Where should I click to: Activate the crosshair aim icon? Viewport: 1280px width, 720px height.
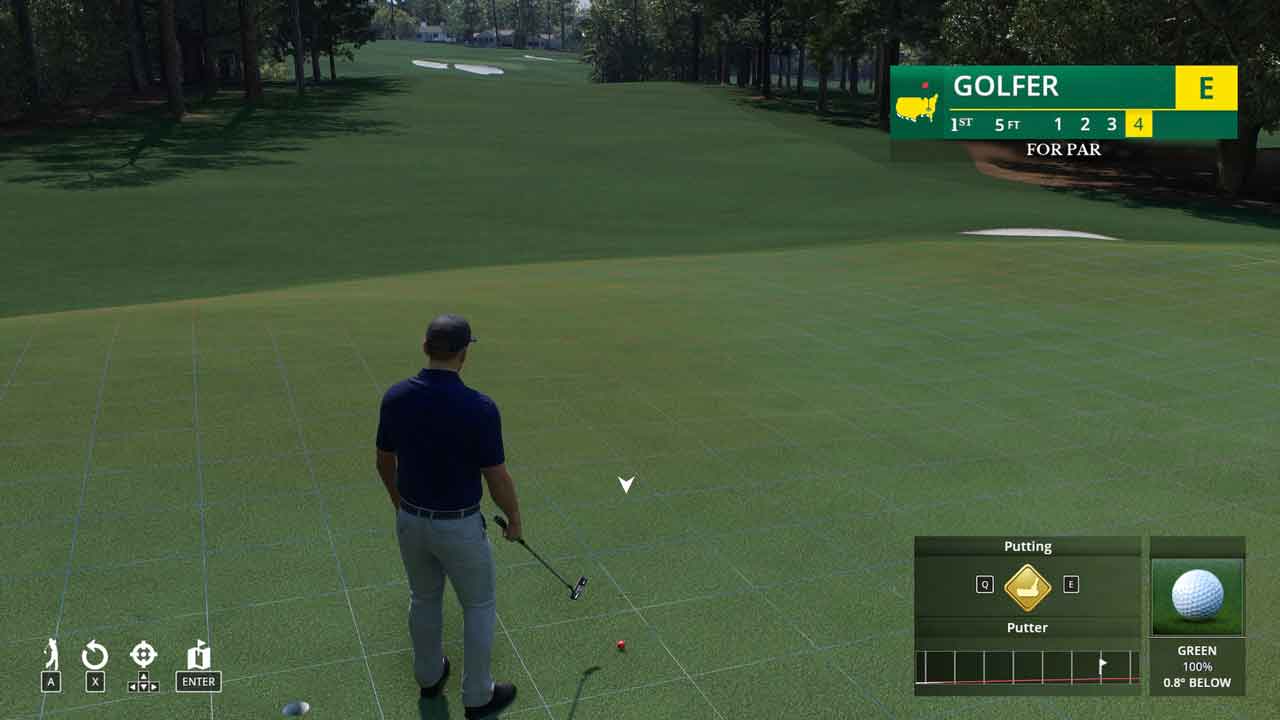click(143, 655)
